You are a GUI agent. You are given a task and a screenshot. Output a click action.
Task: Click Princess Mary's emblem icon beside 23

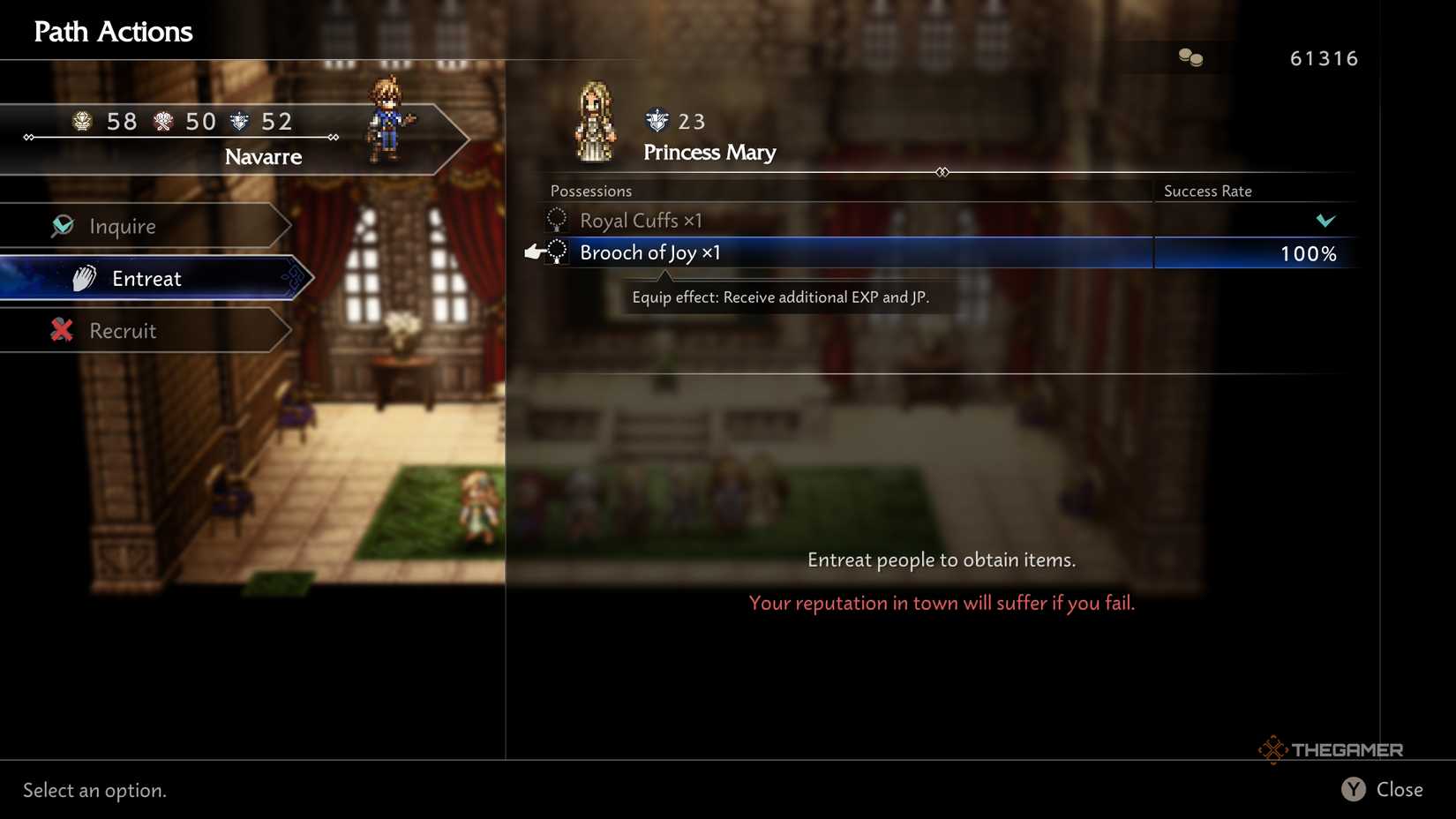coord(653,121)
